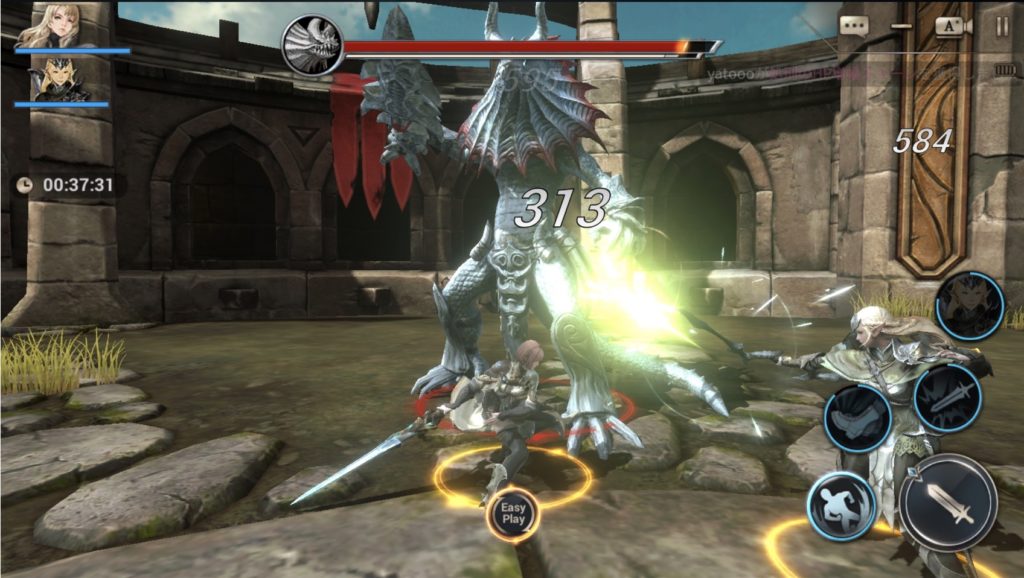
Task: Tap the main sword attack button
Action: (x=947, y=503)
